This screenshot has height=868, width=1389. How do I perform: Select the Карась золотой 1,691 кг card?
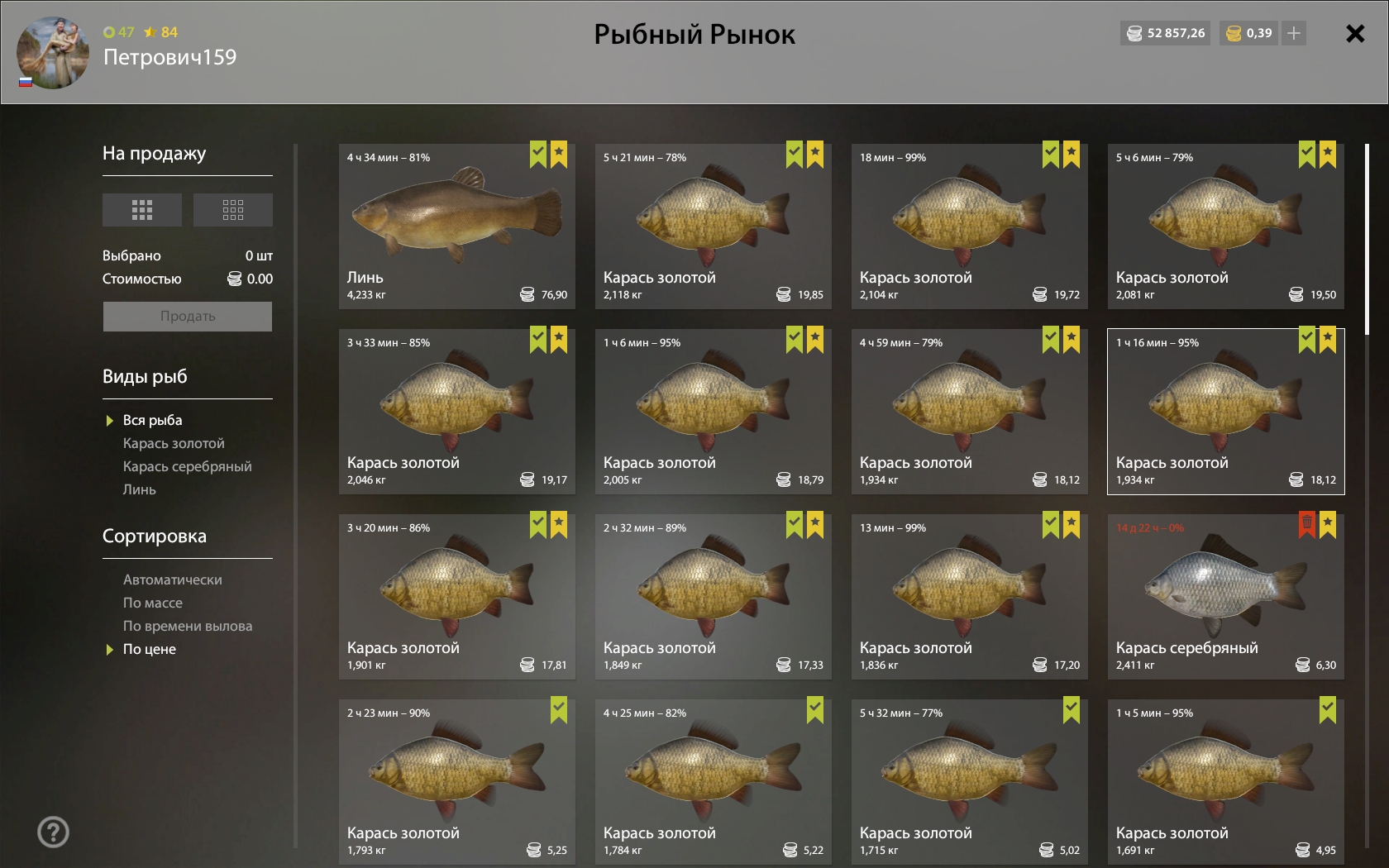click(x=1225, y=782)
